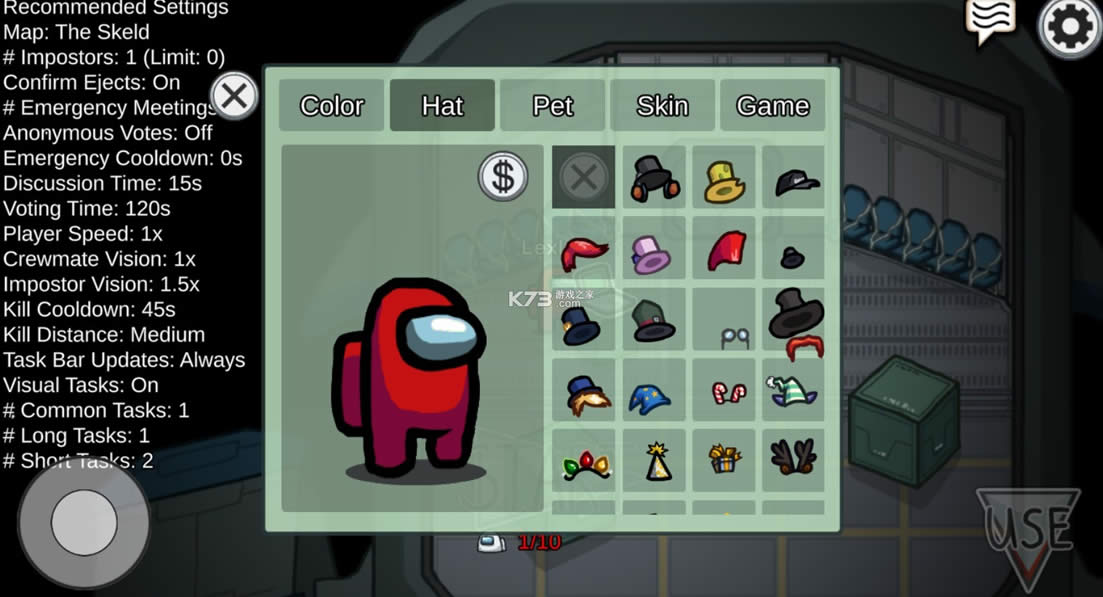Choose the blue starry wizard hat
This screenshot has width=1103, height=597.
click(x=651, y=395)
